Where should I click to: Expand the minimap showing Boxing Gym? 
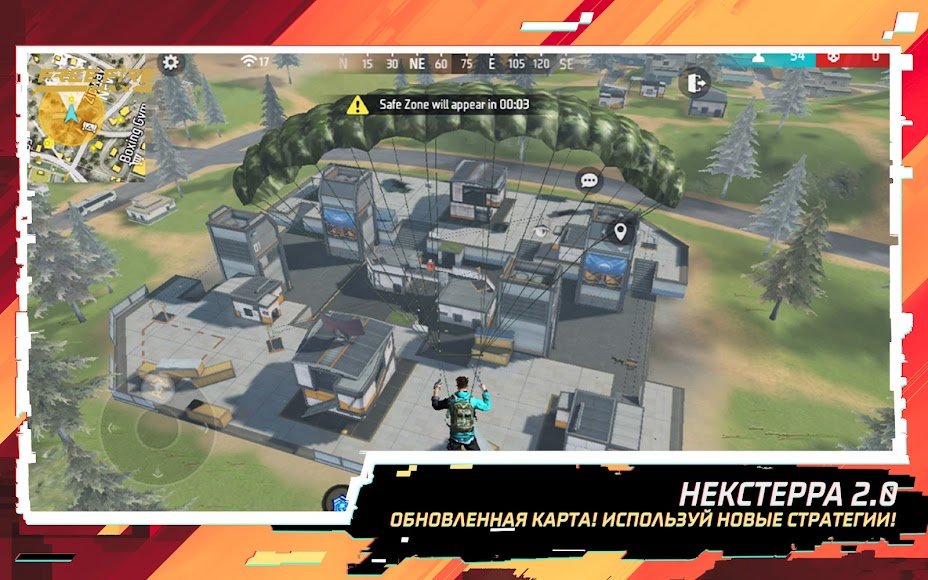click(89, 118)
